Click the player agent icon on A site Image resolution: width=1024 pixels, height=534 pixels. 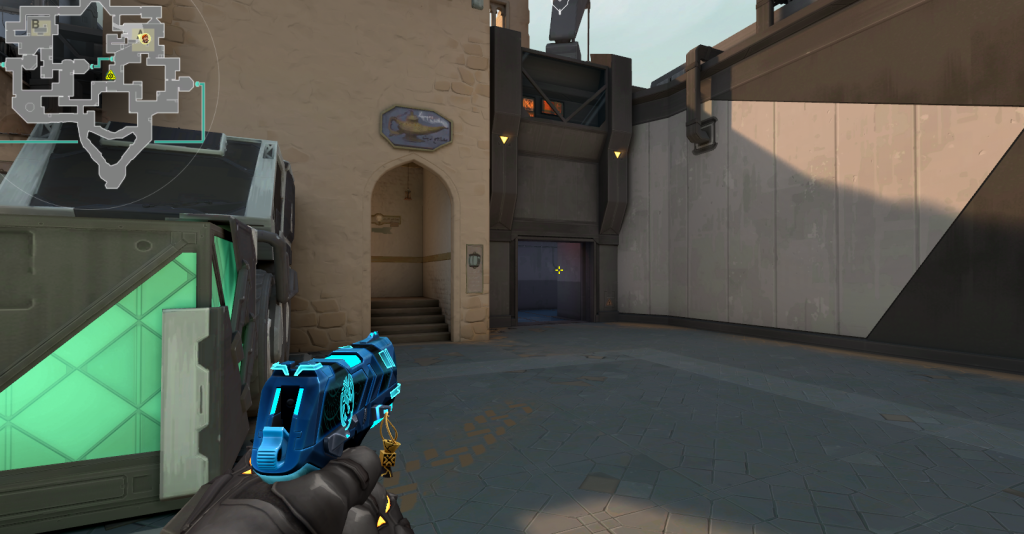tap(144, 39)
